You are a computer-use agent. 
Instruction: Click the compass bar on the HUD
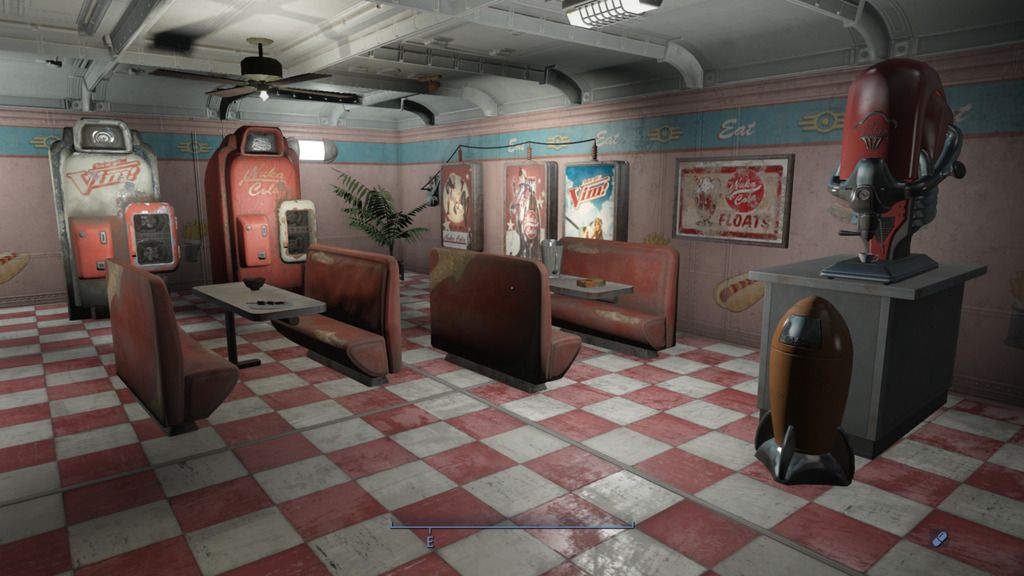point(512,526)
